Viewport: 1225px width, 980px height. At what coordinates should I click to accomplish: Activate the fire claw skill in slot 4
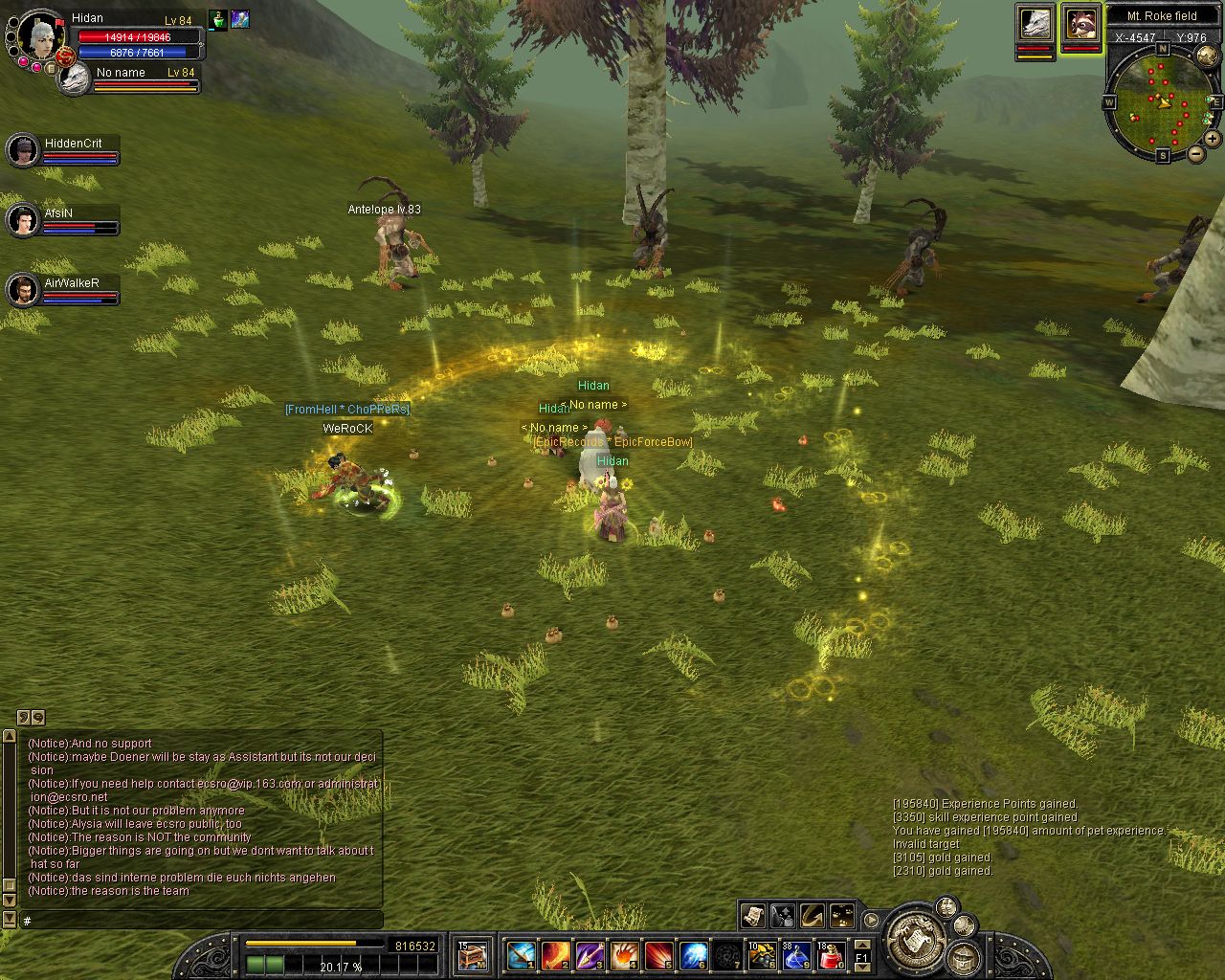624,955
